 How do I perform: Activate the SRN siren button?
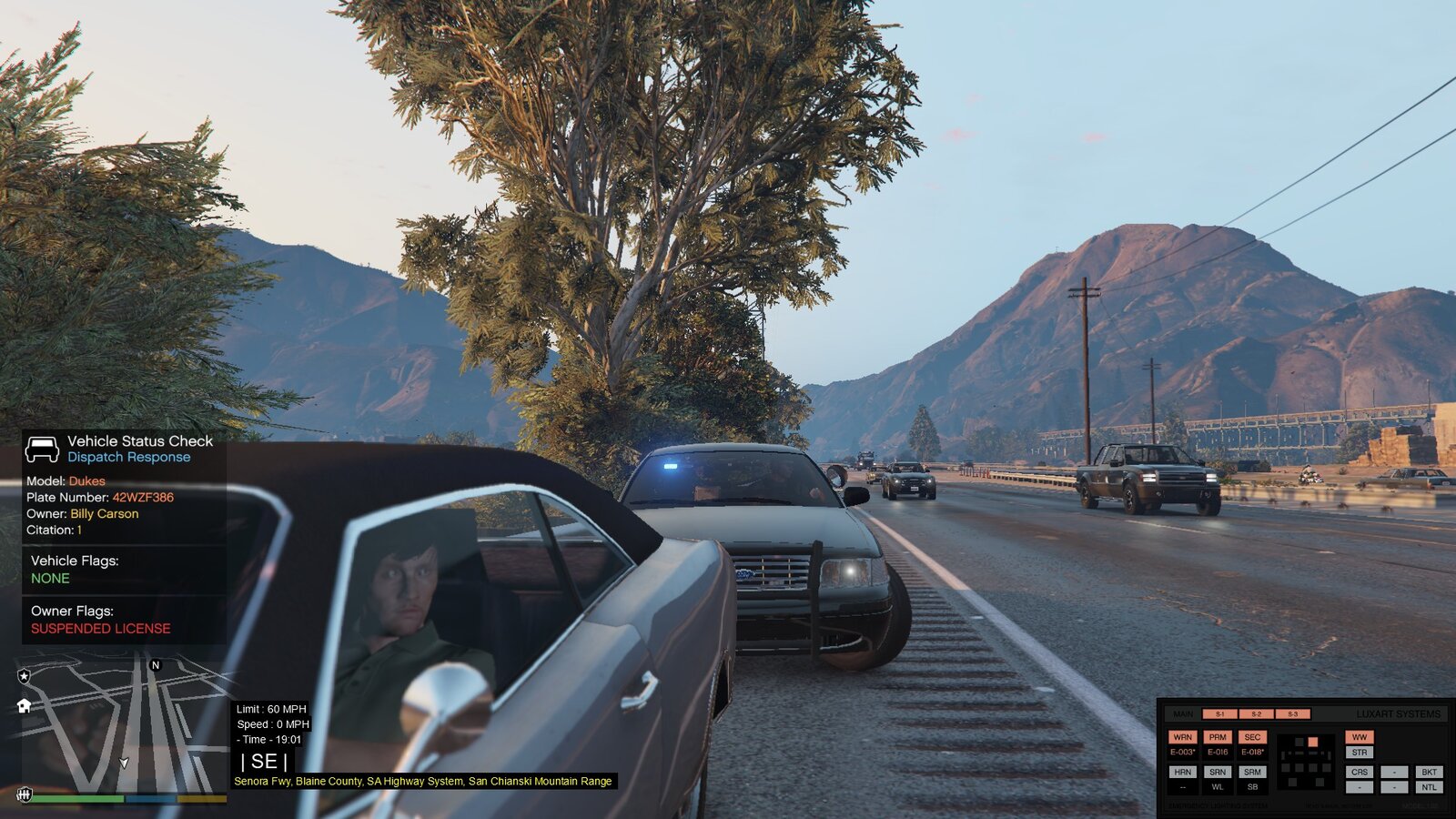point(1218,772)
